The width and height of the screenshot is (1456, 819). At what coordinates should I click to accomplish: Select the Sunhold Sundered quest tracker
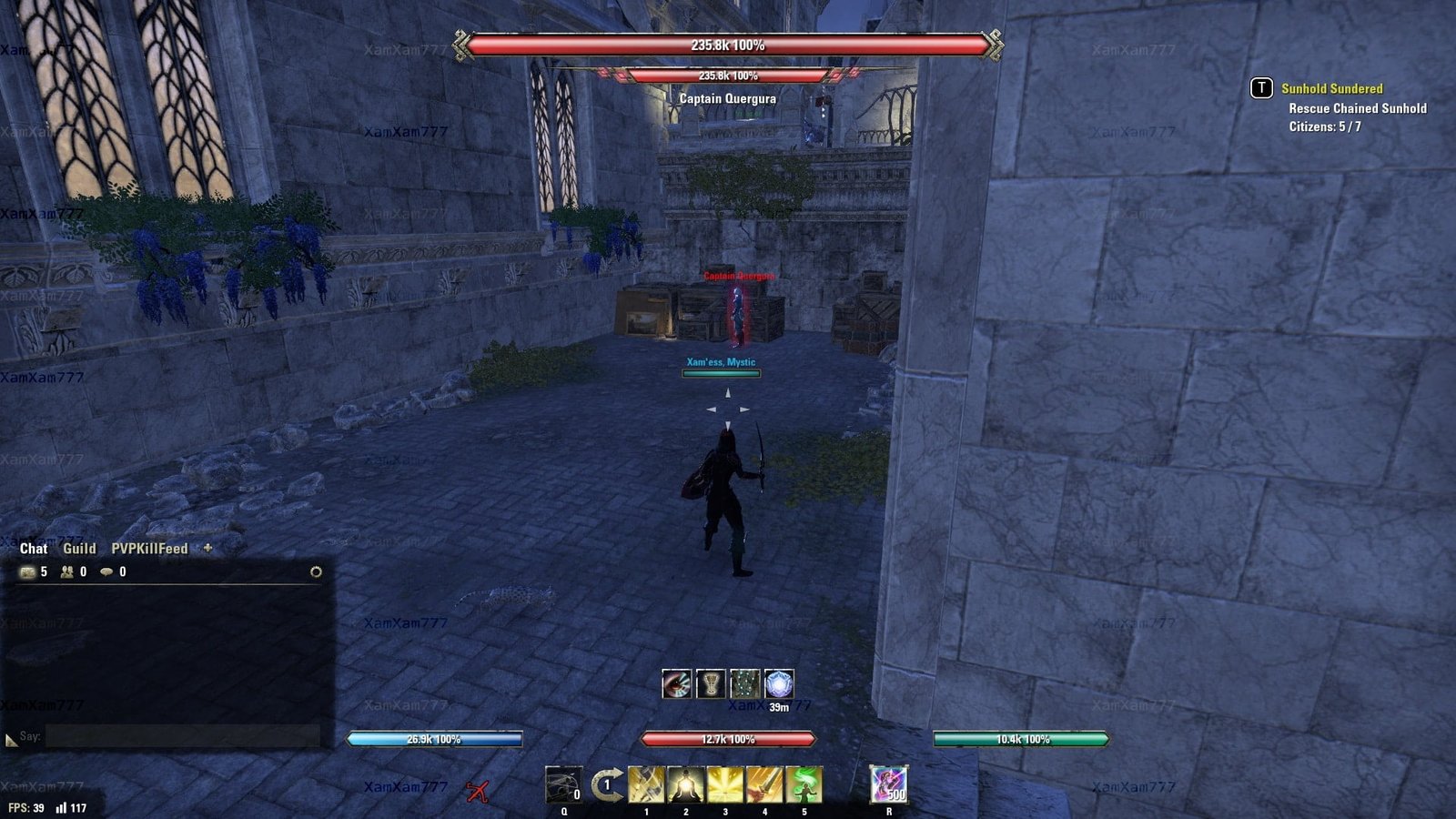coord(1331,88)
